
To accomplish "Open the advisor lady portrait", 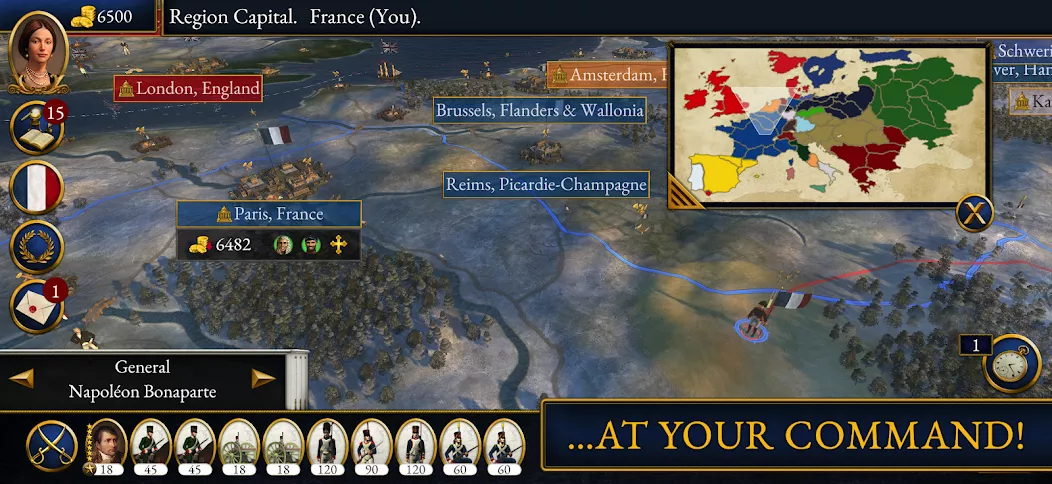I will [x=38, y=52].
